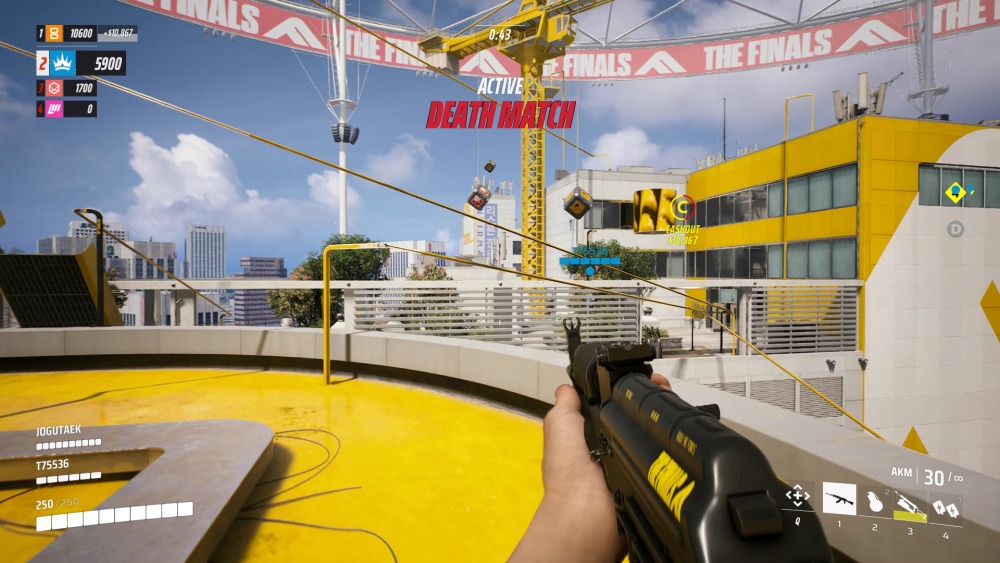
Task: Choose the grenade gadget slot
Action: click(x=876, y=500)
